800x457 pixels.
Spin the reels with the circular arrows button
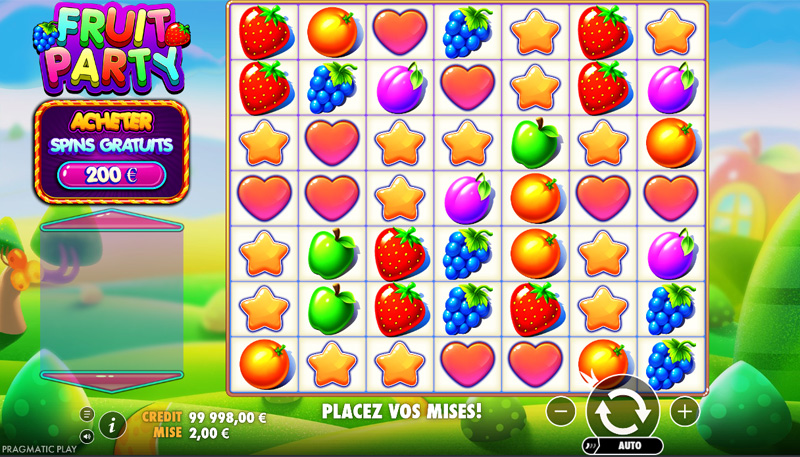tap(622, 409)
